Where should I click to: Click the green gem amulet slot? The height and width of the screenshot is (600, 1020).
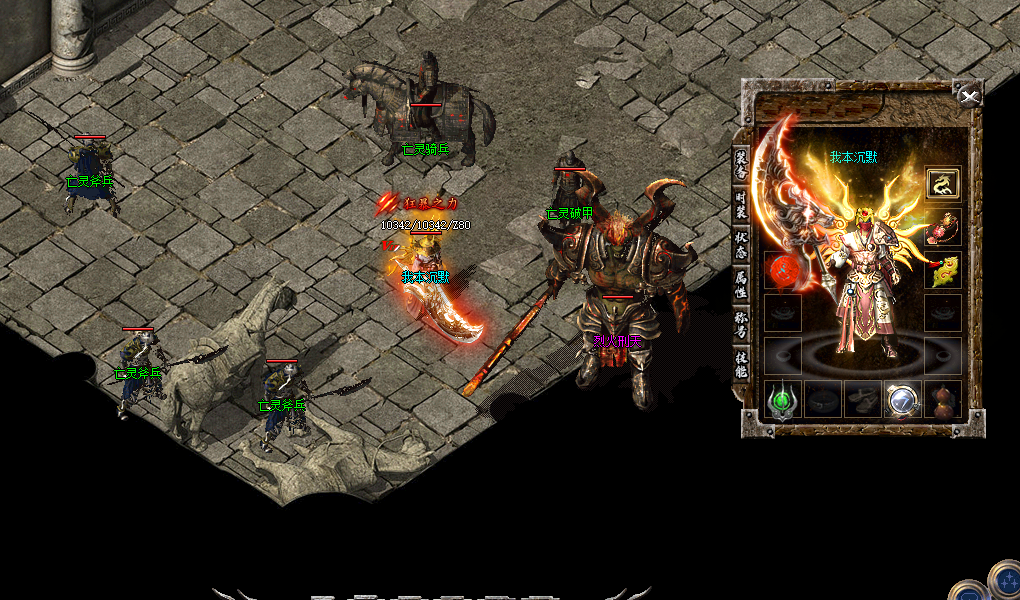click(782, 400)
